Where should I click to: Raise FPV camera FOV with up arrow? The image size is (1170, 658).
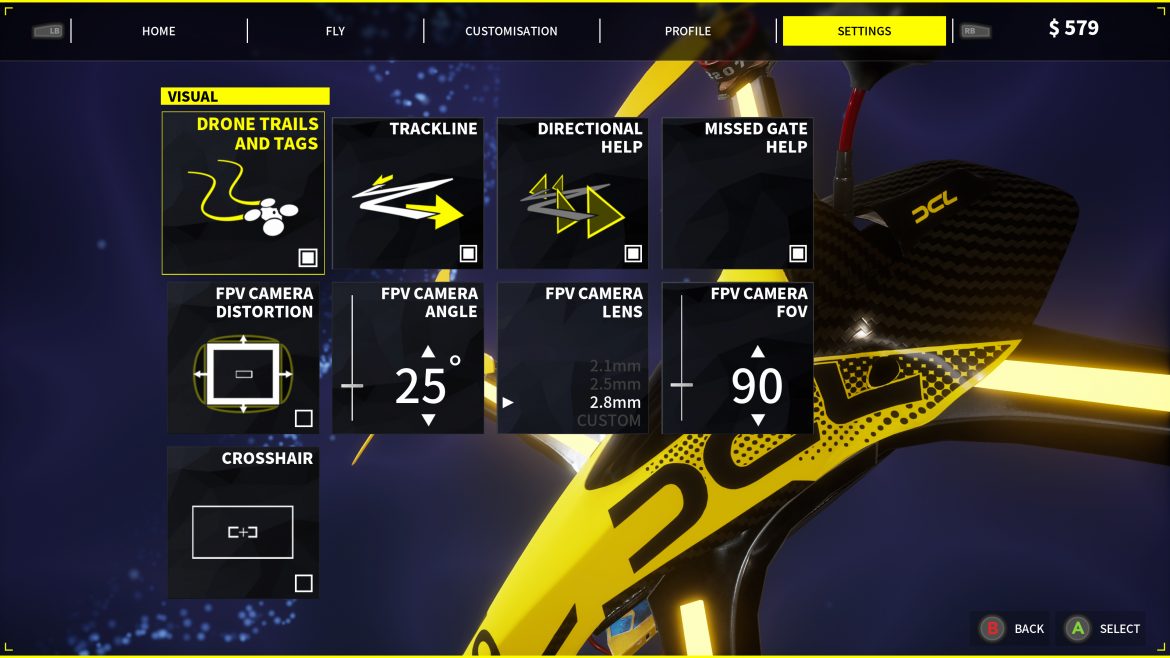(758, 351)
